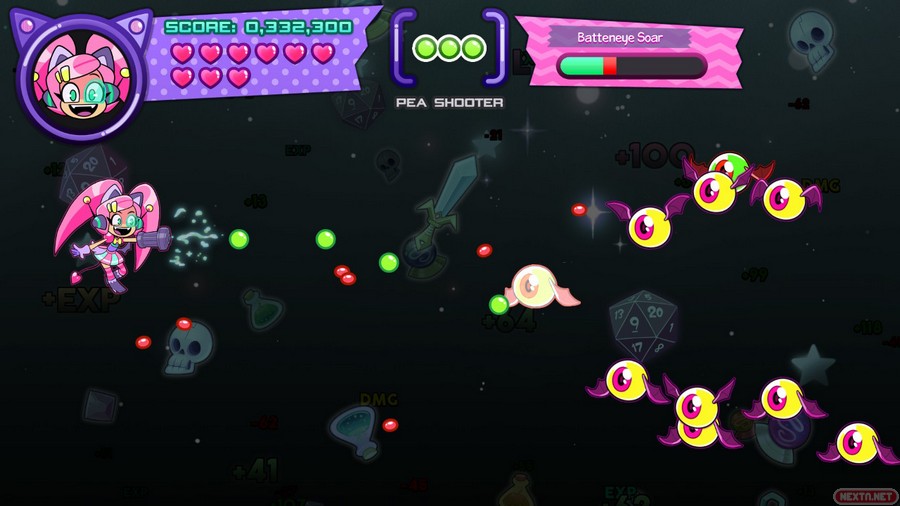Image resolution: width=900 pixels, height=506 pixels.
Task: Select the Pea Shooter weapon indicator
Action: pos(449,48)
